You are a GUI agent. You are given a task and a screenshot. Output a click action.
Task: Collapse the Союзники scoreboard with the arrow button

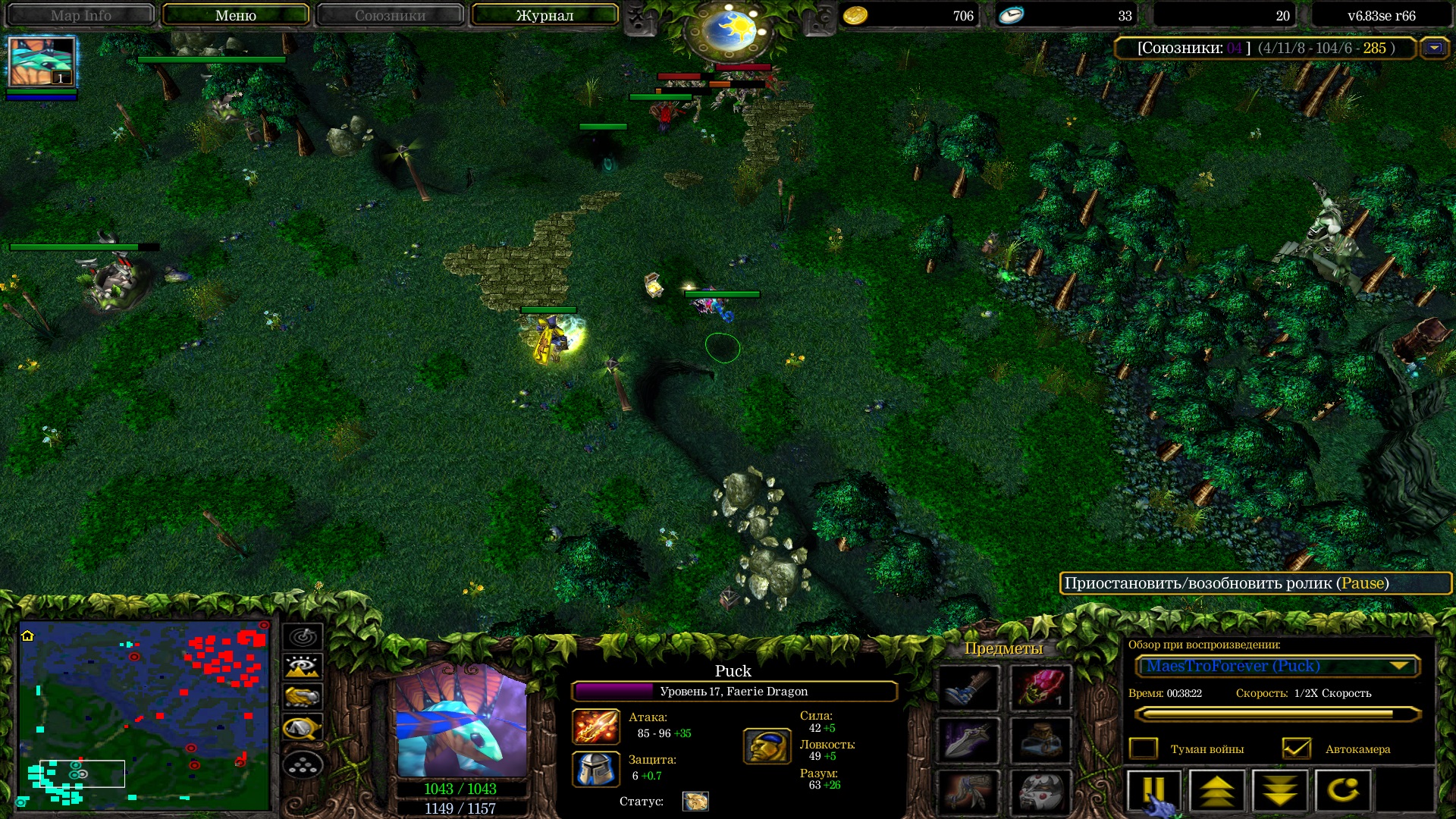click(1434, 48)
